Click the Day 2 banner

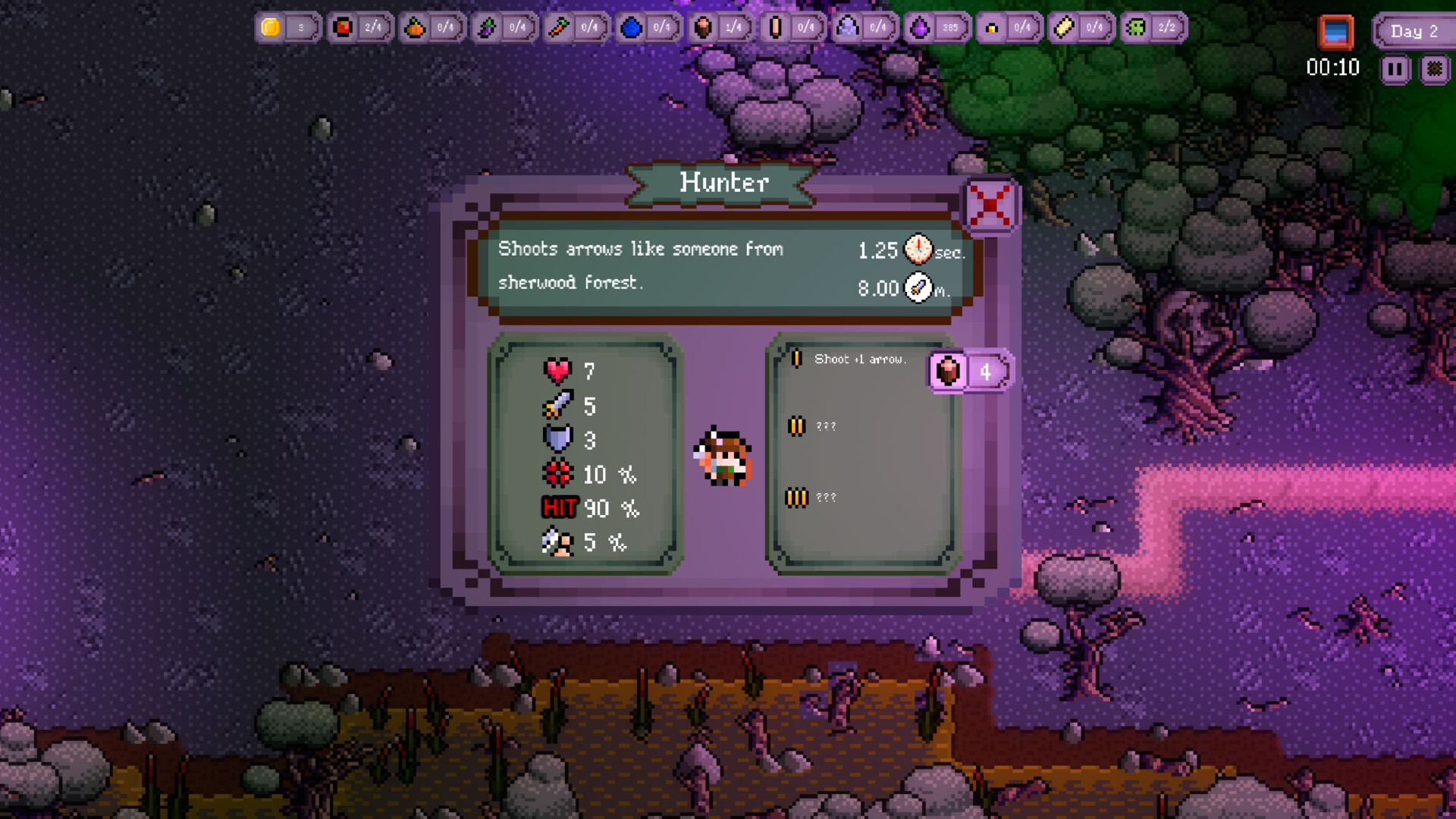(1414, 31)
